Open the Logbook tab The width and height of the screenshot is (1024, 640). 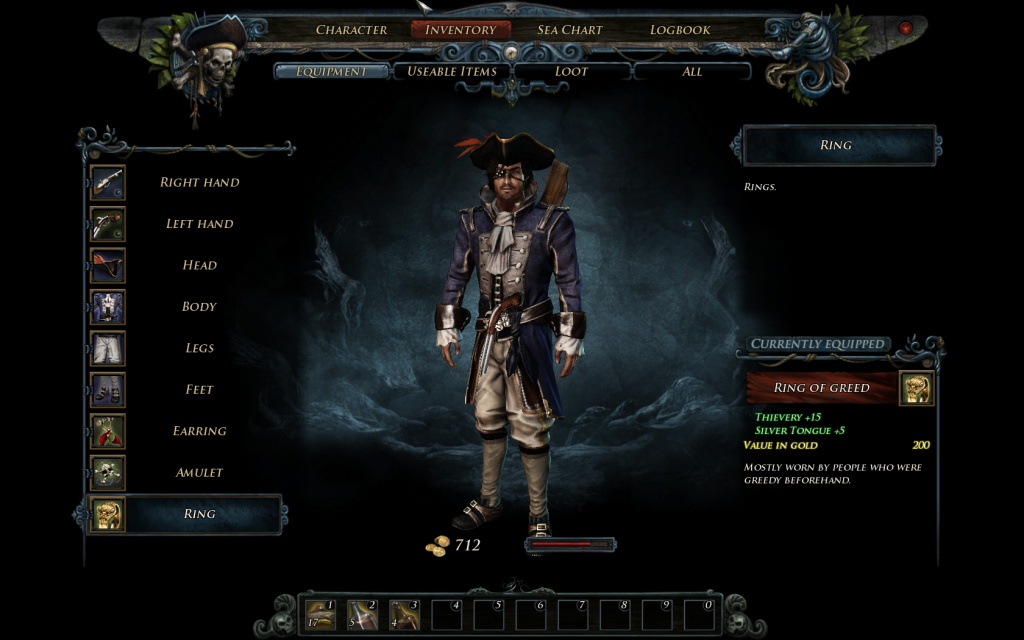[x=680, y=30]
